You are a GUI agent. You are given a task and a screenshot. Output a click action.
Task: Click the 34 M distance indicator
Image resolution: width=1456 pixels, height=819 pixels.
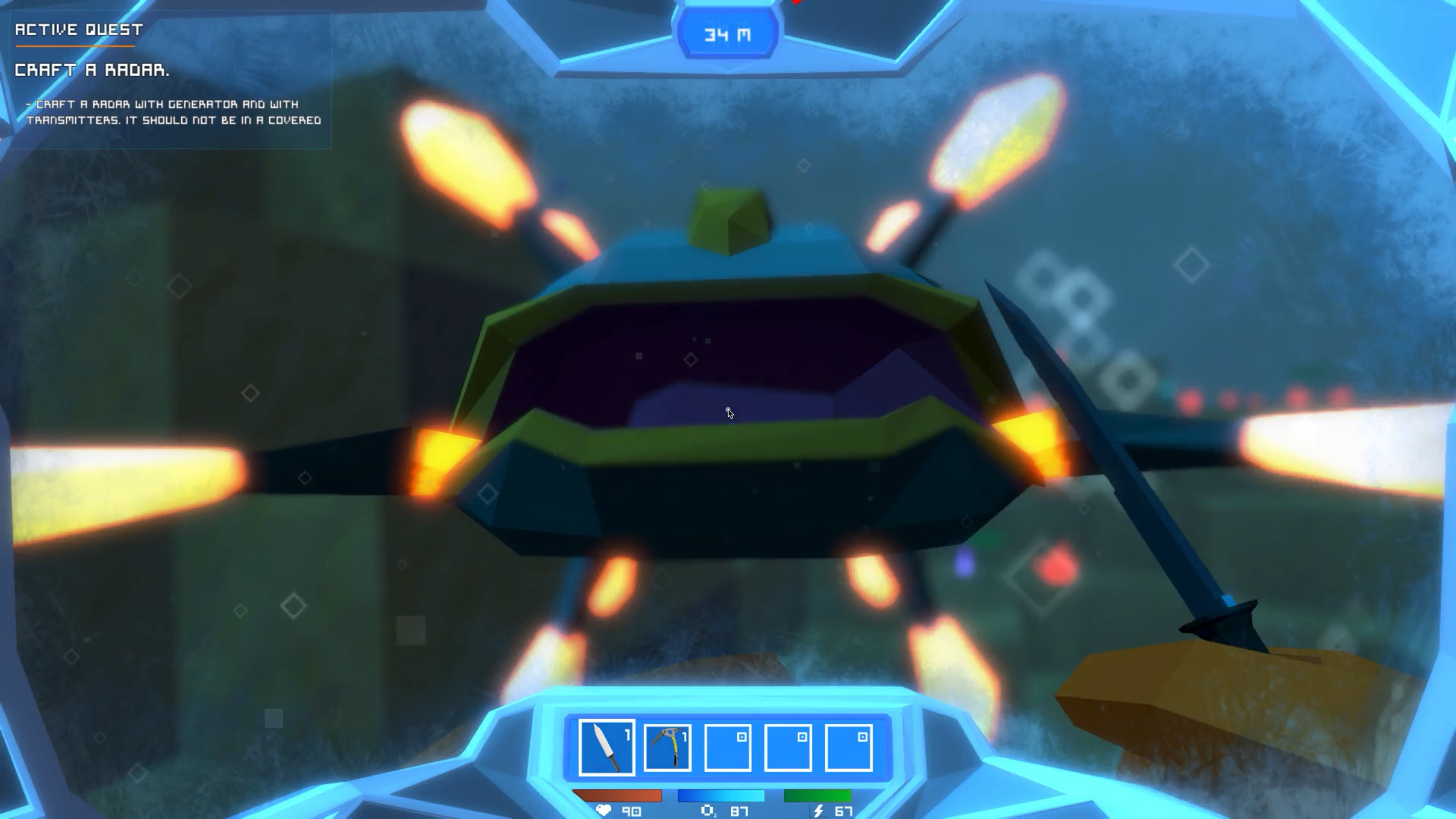pyautogui.click(x=727, y=33)
